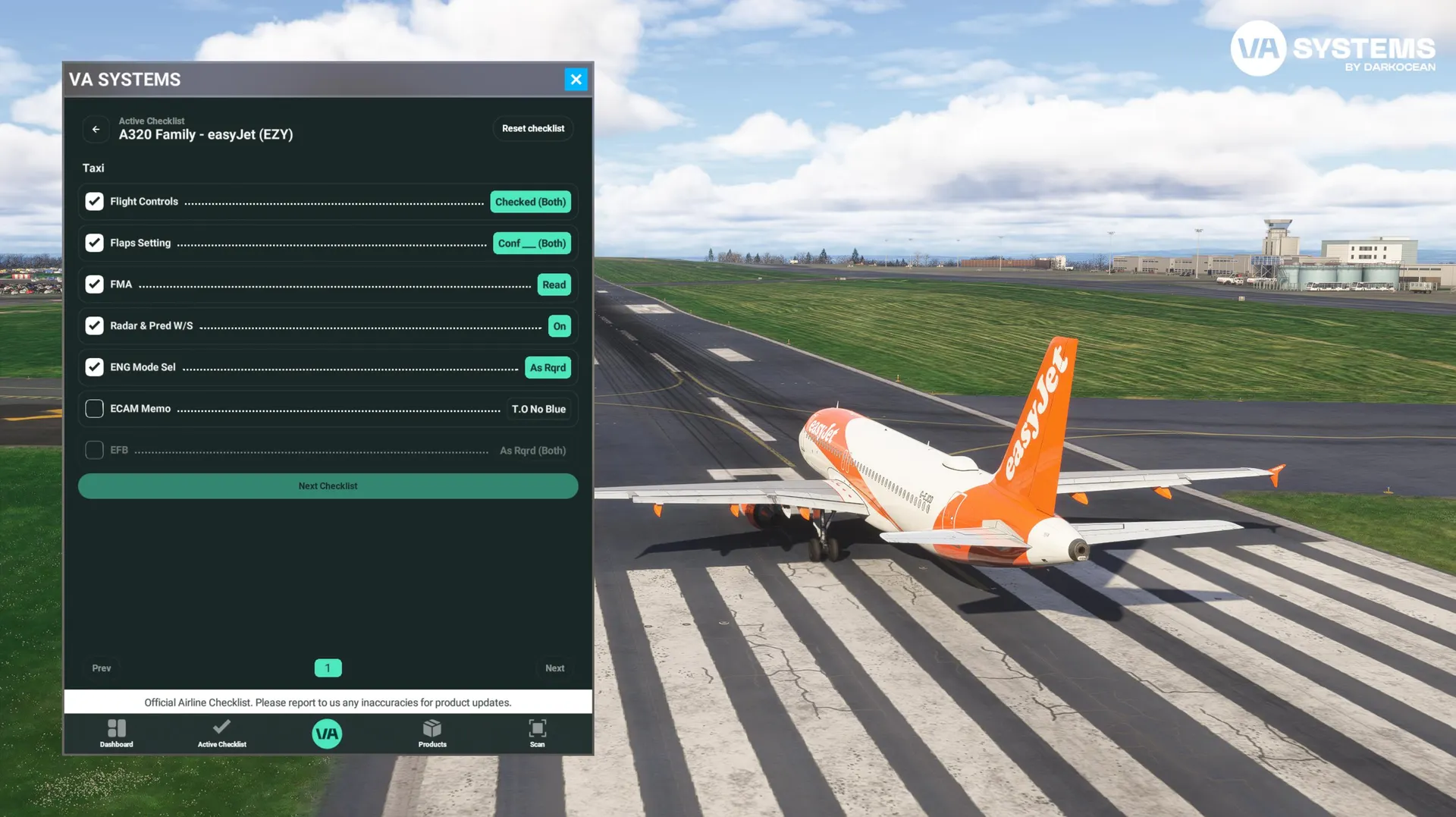1456x817 pixels.
Task: Reset the checklist
Action: tap(532, 128)
